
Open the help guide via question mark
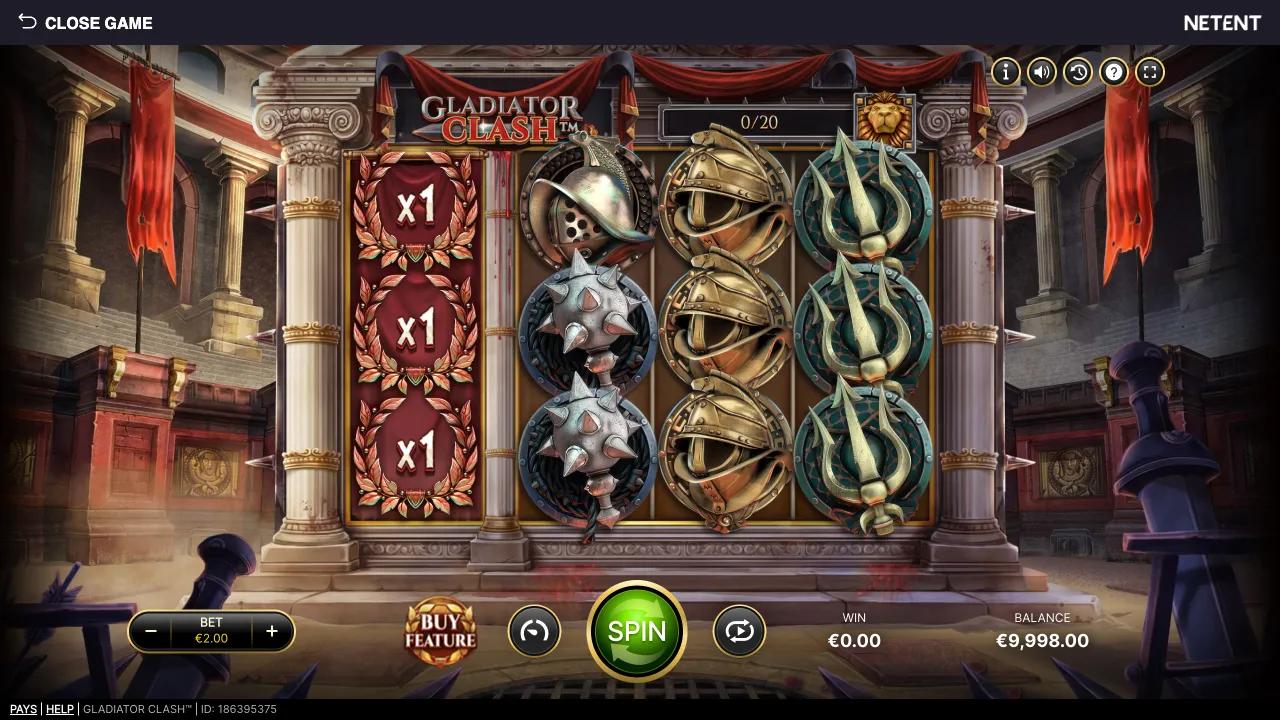coord(1113,71)
